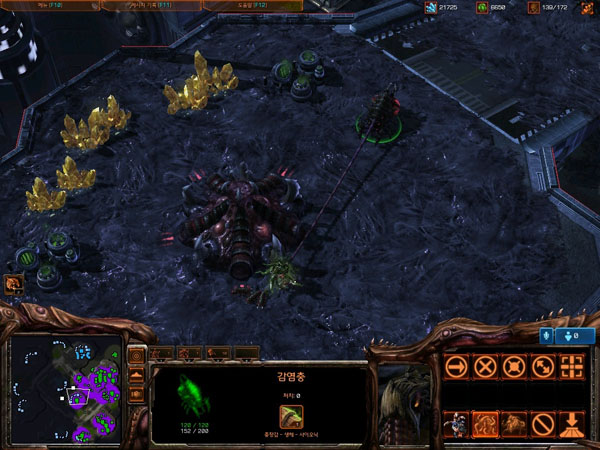Click the Attack crosshair command

[572, 366]
